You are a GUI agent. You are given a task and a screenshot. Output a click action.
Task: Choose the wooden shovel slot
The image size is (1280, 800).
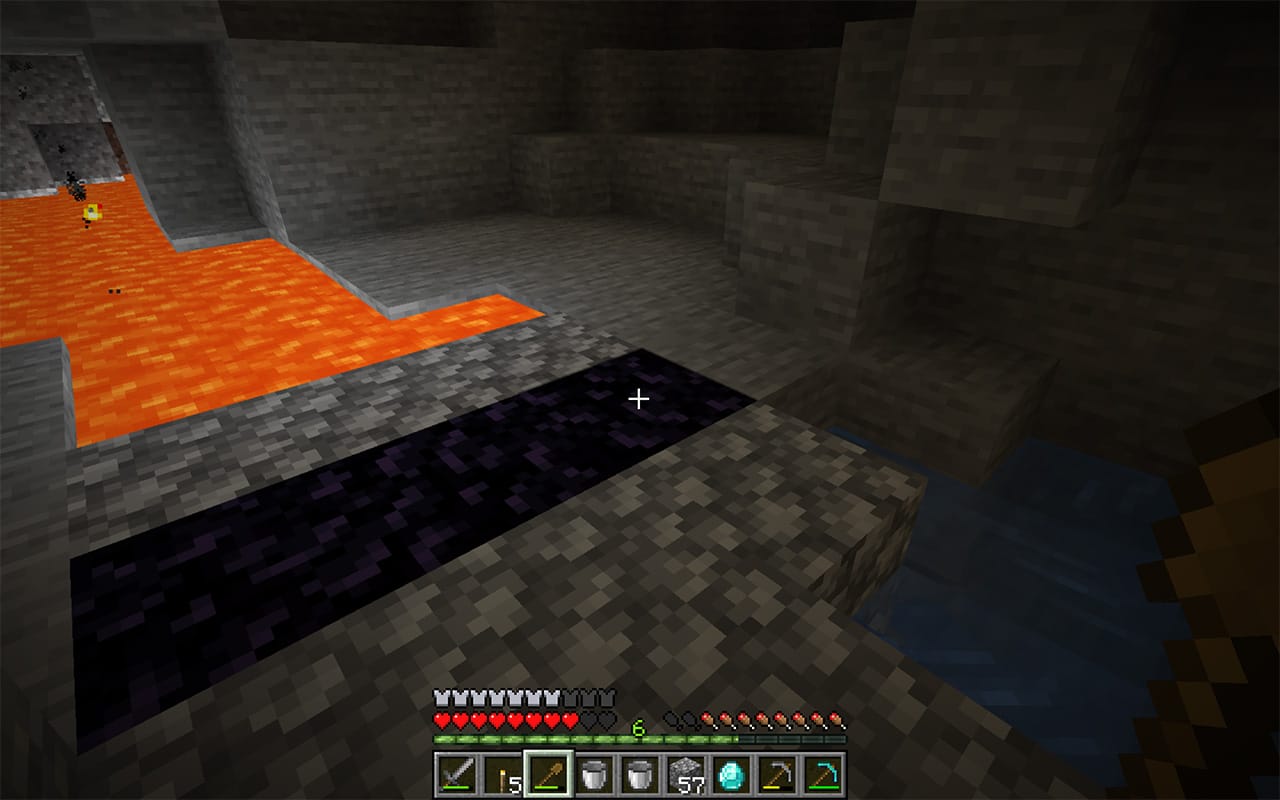tap(548, 775)
